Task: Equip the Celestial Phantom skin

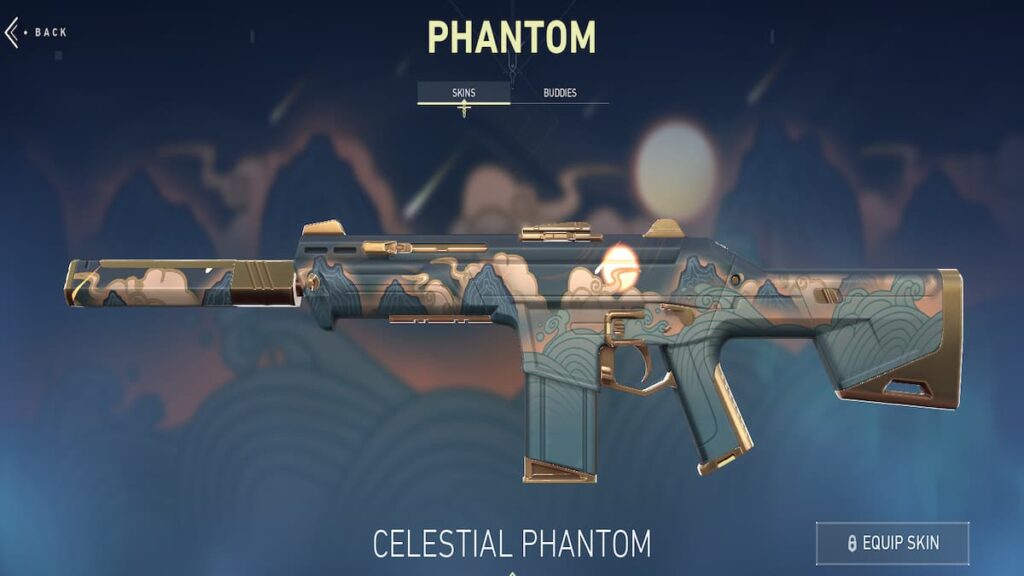Action: click(892, 543)
